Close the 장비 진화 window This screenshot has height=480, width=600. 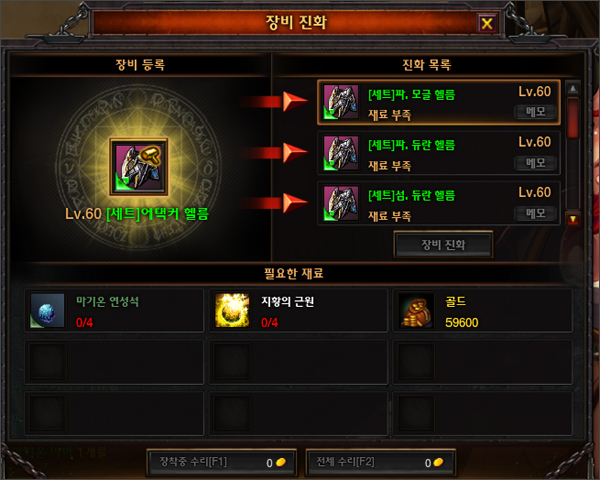[x=487, y=23]
